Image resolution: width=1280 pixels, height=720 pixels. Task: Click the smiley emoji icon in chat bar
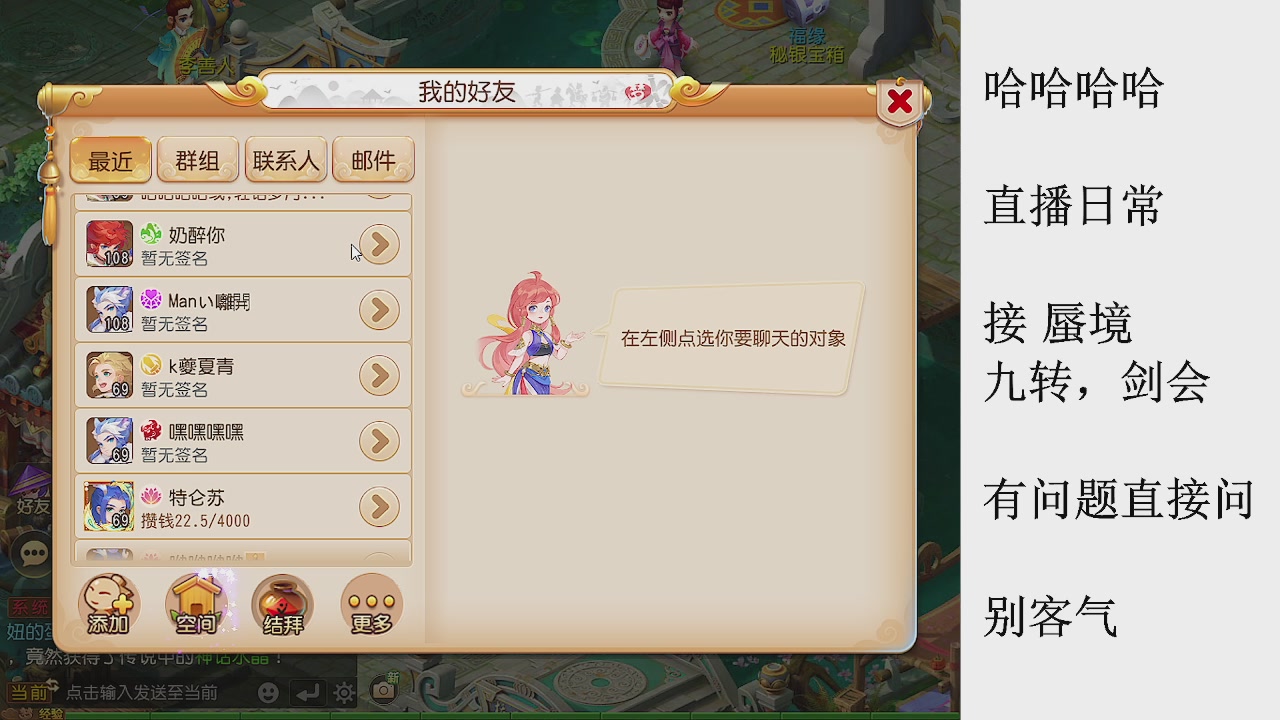coord(268,691)
